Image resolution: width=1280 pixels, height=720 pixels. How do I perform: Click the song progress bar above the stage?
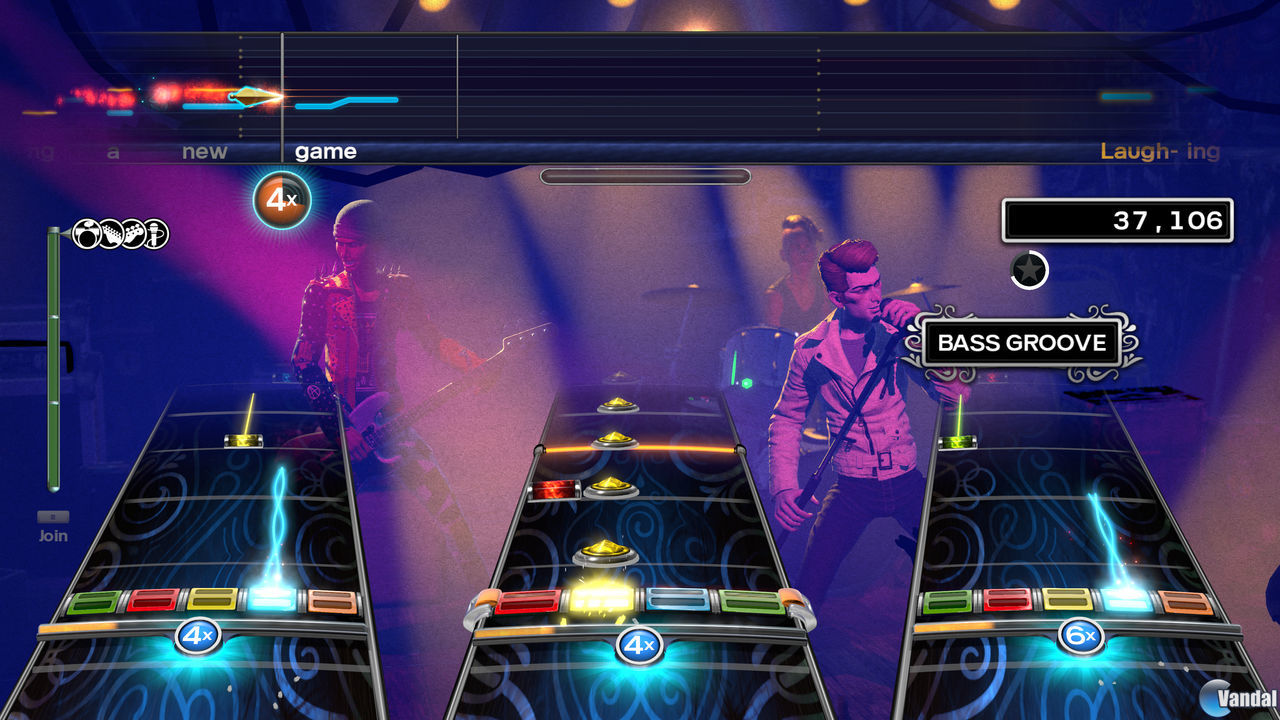click(x=645, y=175)
